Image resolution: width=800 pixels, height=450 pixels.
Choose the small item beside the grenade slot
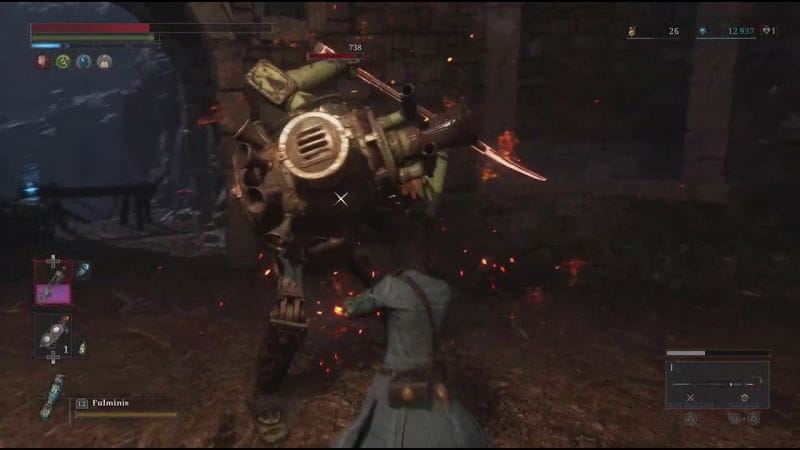pyautogui.click(x=83, y=347)
